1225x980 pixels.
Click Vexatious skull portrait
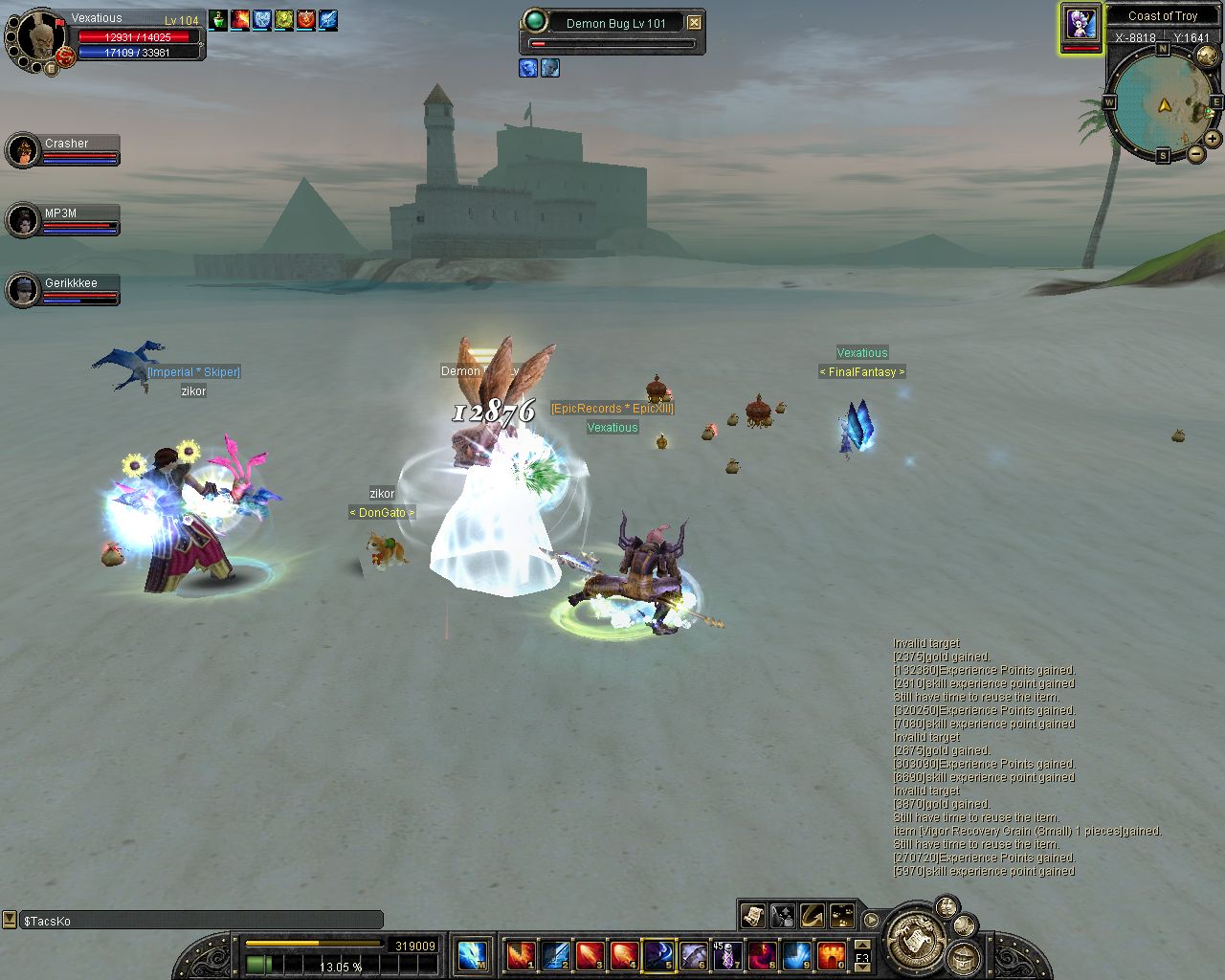point(36,38)
